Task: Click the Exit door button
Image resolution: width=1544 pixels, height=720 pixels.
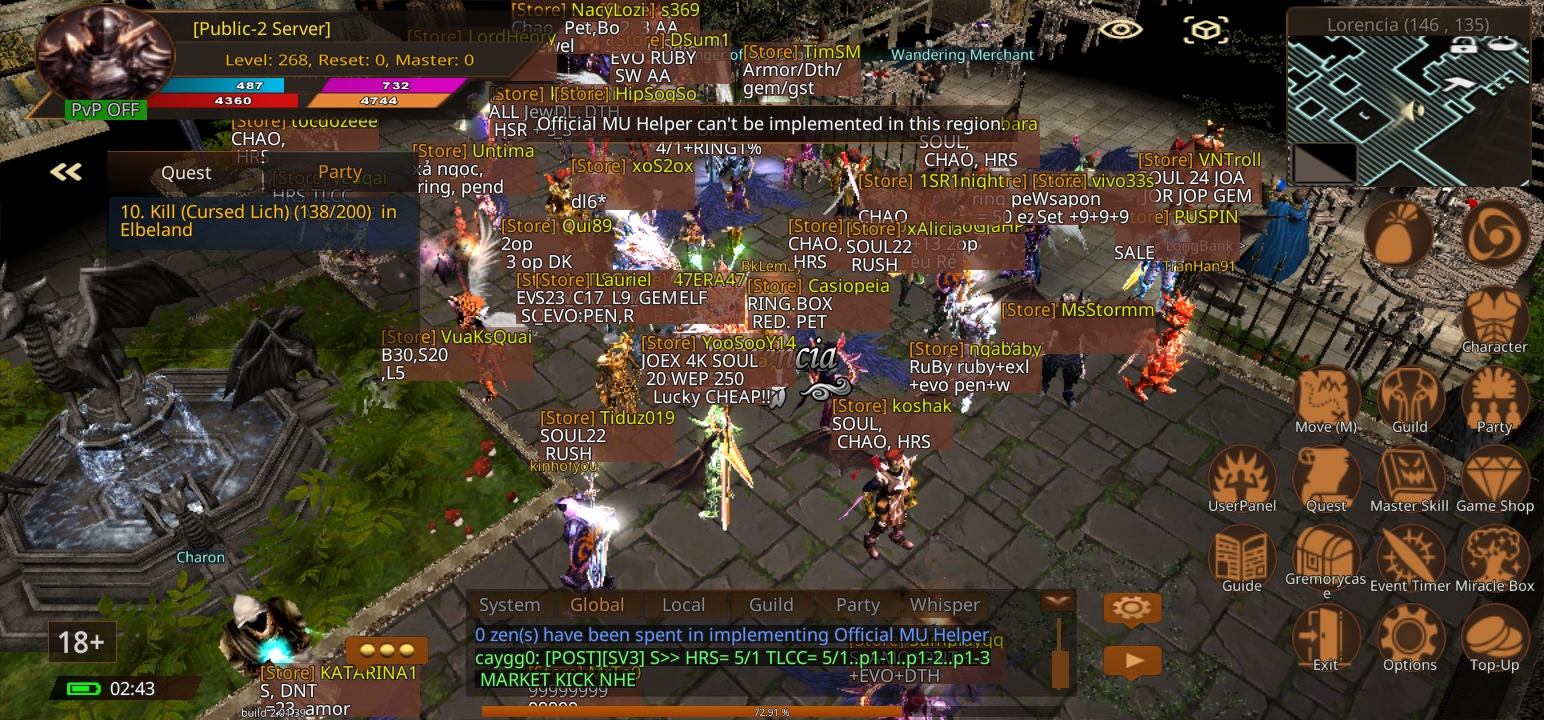Action: point(1326,636)
